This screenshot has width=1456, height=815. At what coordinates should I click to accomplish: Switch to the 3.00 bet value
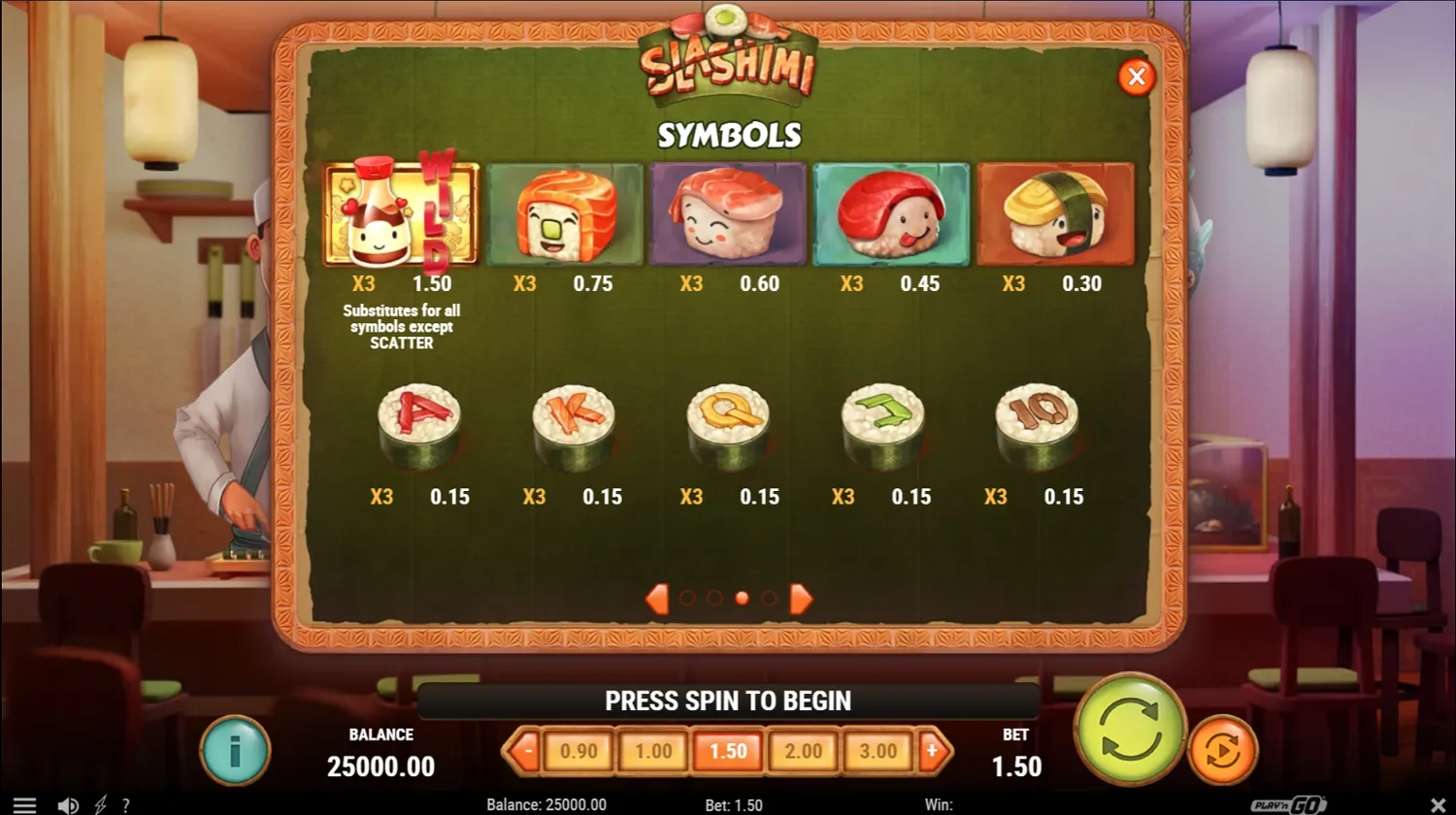(x=877, y=750)
